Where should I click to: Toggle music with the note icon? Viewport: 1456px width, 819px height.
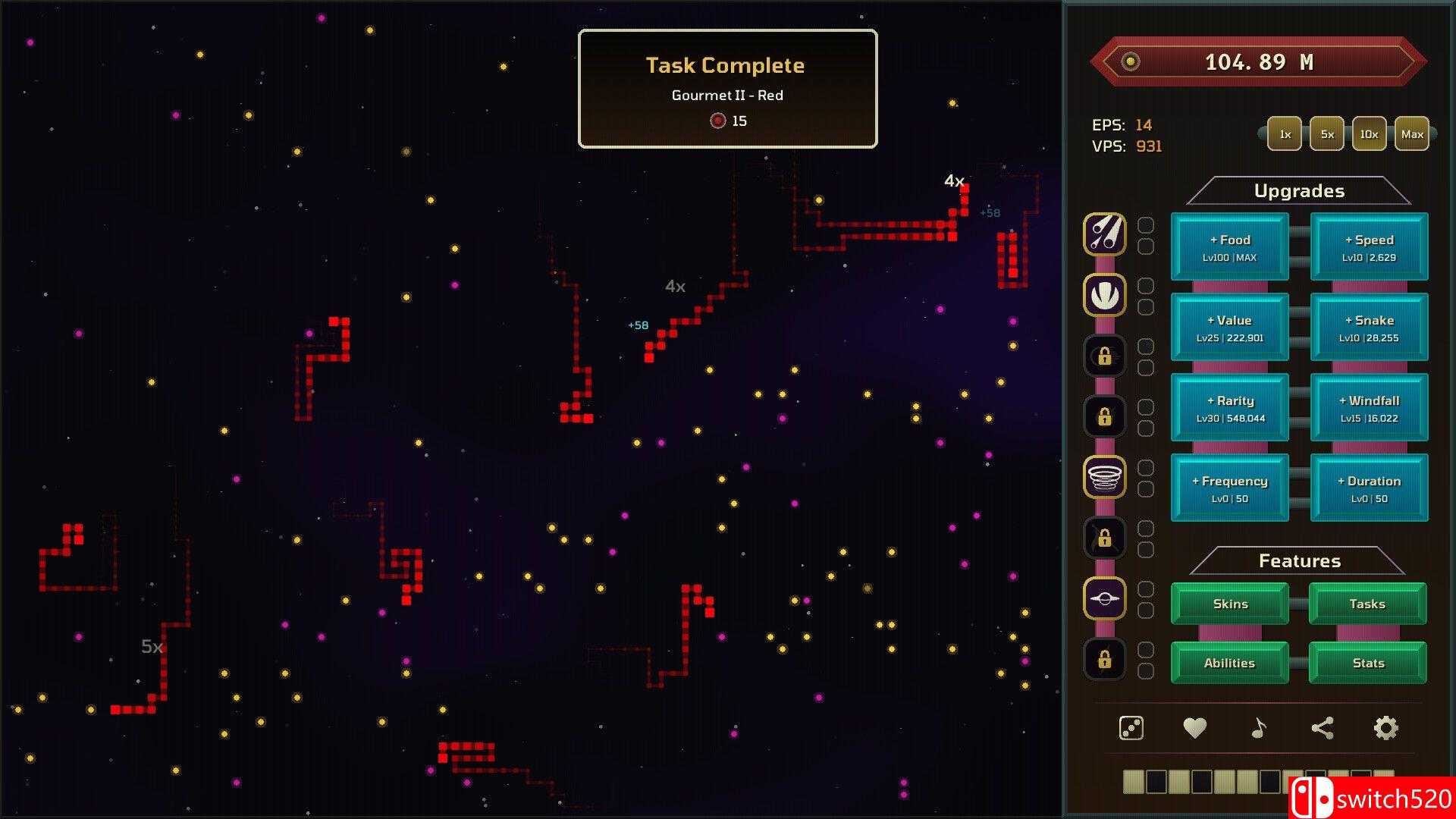(1258, 728)
